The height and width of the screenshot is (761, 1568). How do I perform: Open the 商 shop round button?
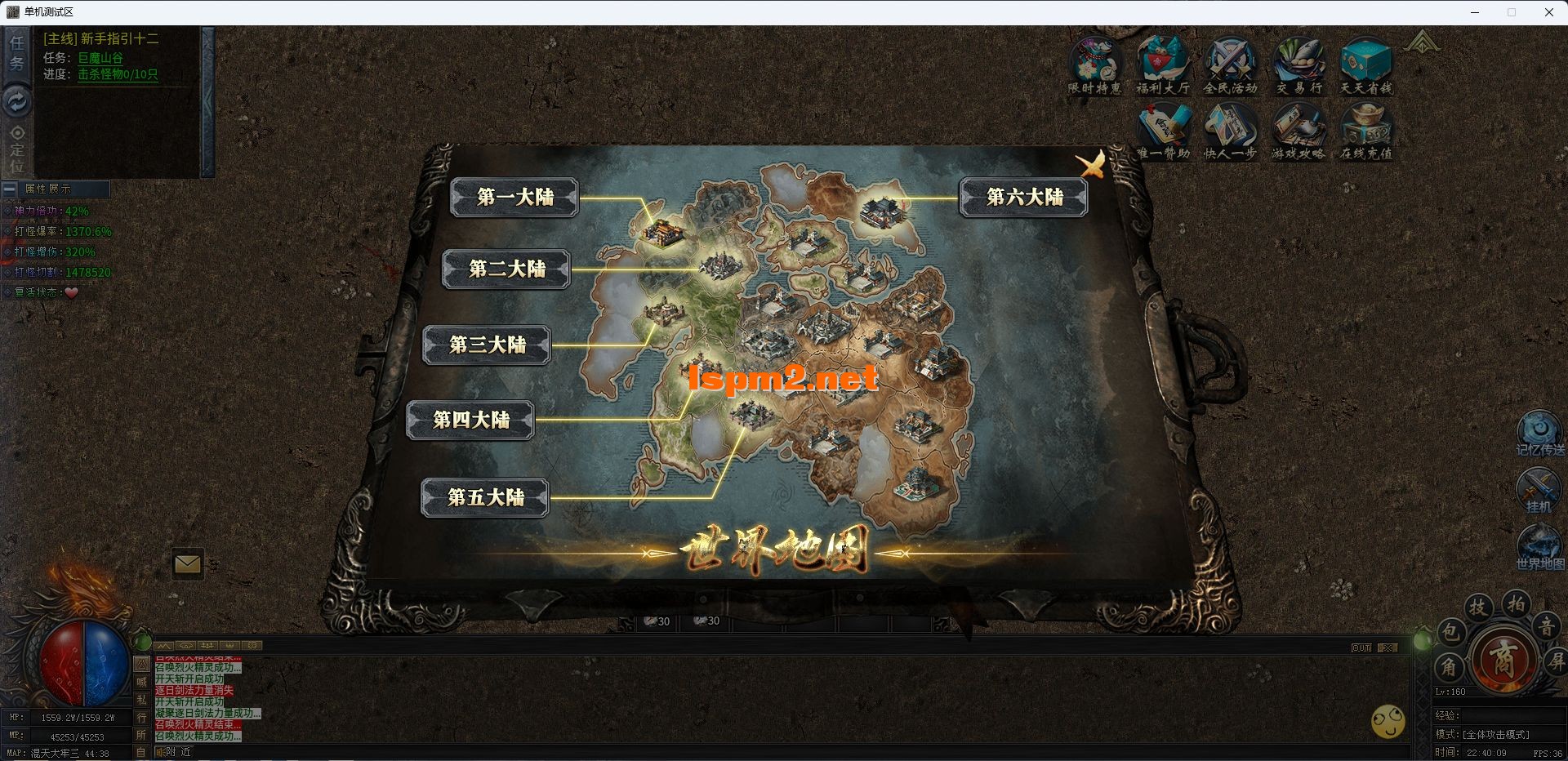[1503, 658]
